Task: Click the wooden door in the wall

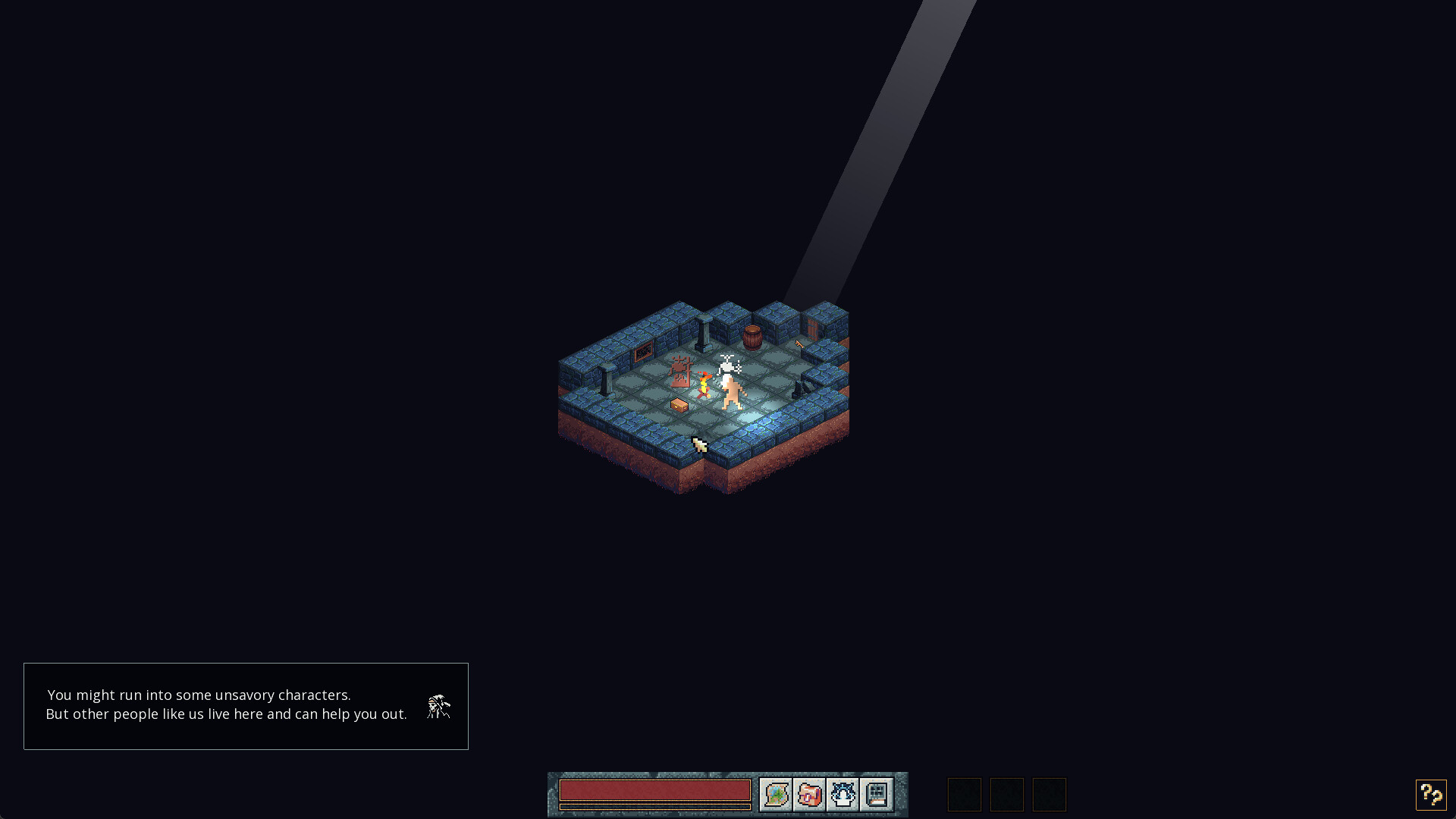Action: click(x=812, y=330)
